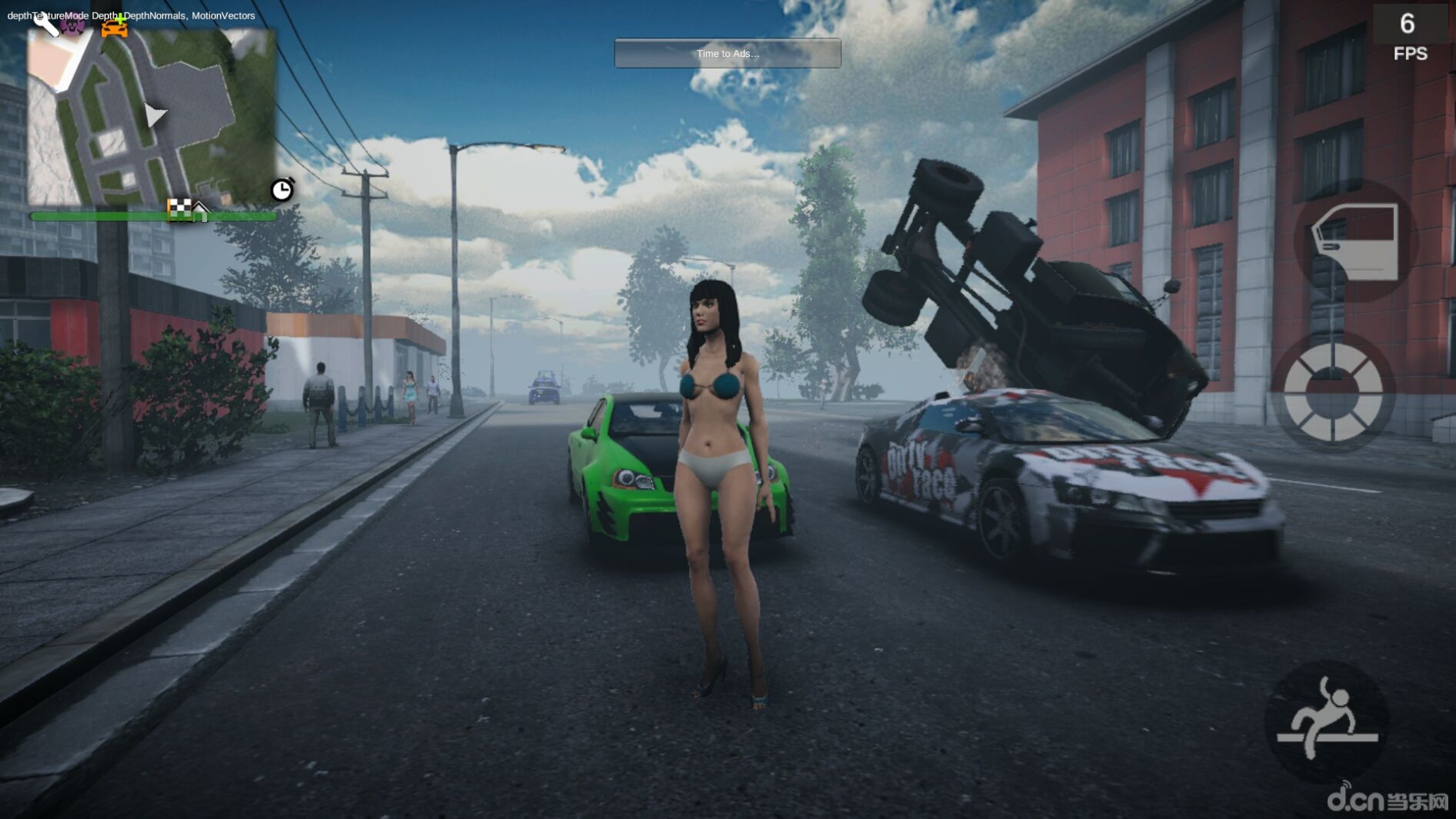Select the checkered flag marker
This screenshot has width=1456, height=819.
[179, 208]
